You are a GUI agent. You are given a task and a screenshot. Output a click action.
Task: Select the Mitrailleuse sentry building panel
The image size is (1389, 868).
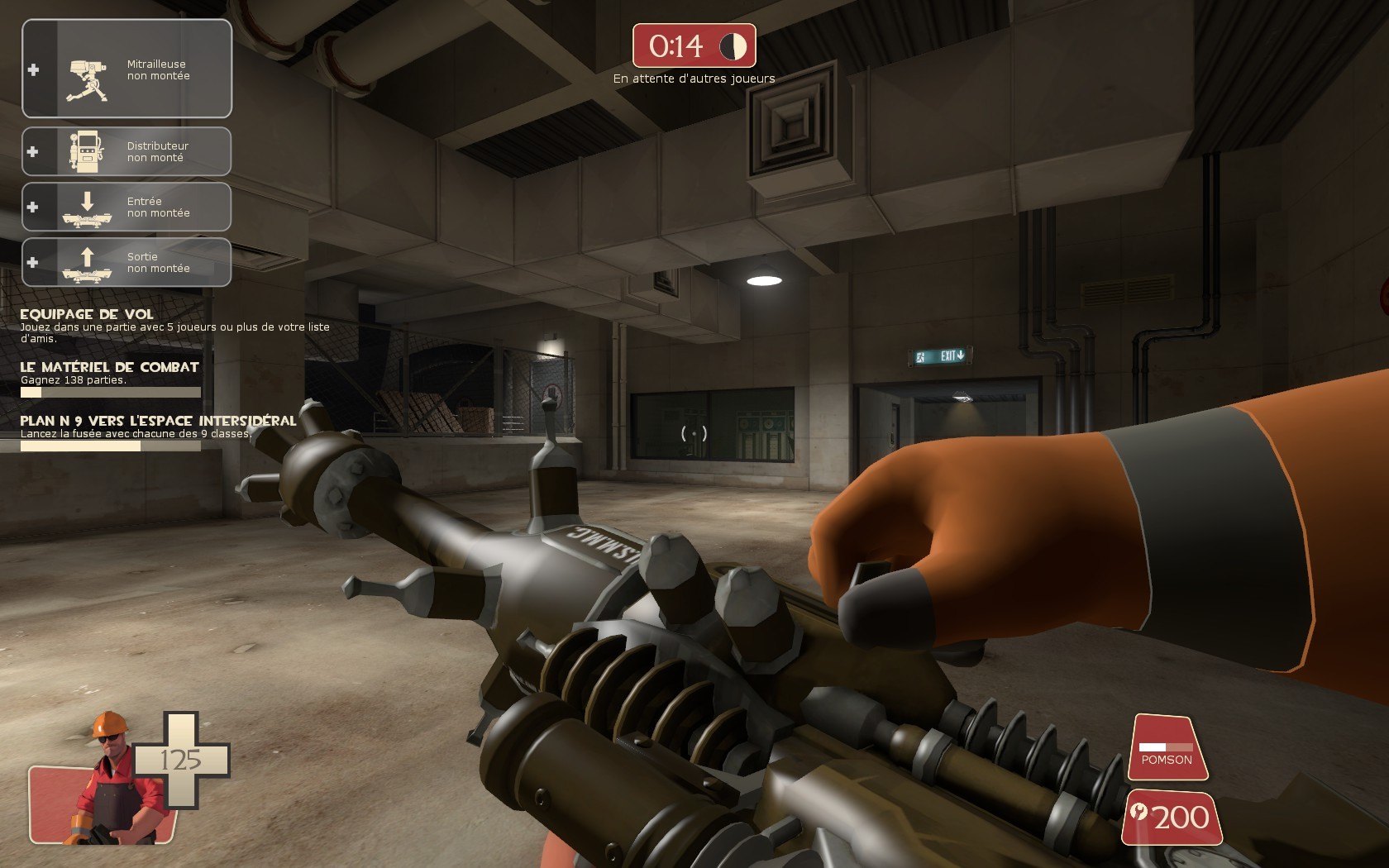(x=126, y=69)
